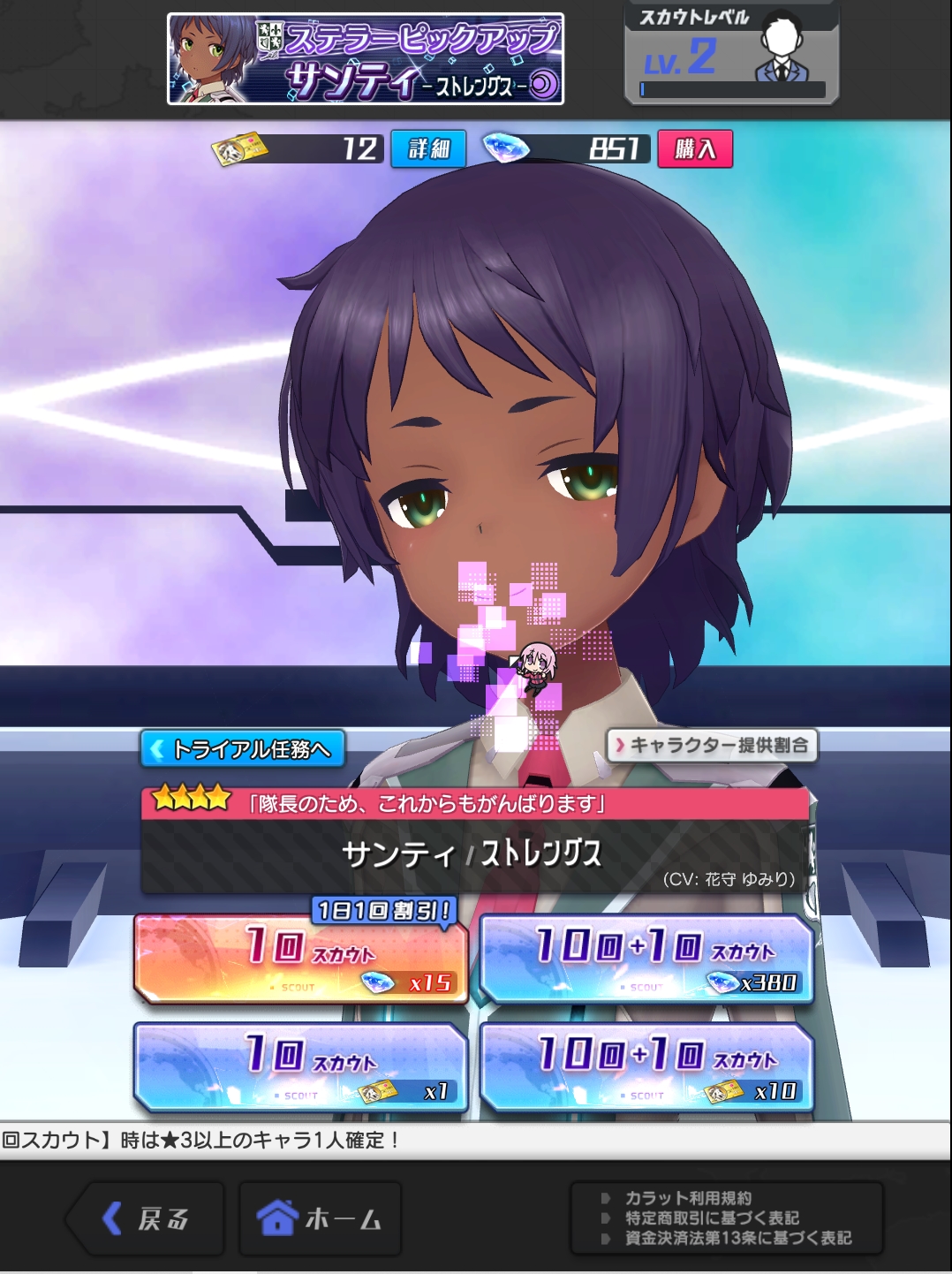Use one ticket for 1回 scout
Image resolution: width=952 pixels, height=1274 pixels.
[300, 1068]
